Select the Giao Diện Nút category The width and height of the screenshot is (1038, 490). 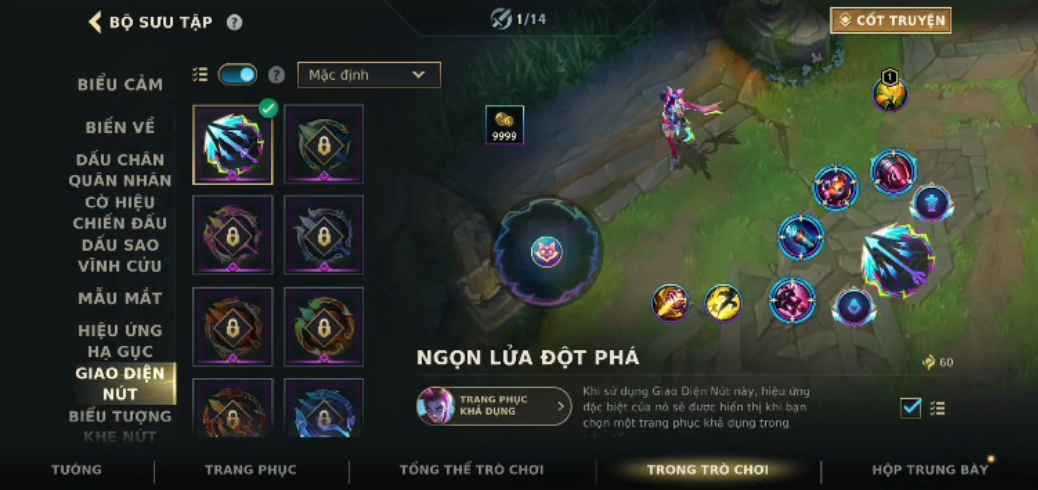120,383
